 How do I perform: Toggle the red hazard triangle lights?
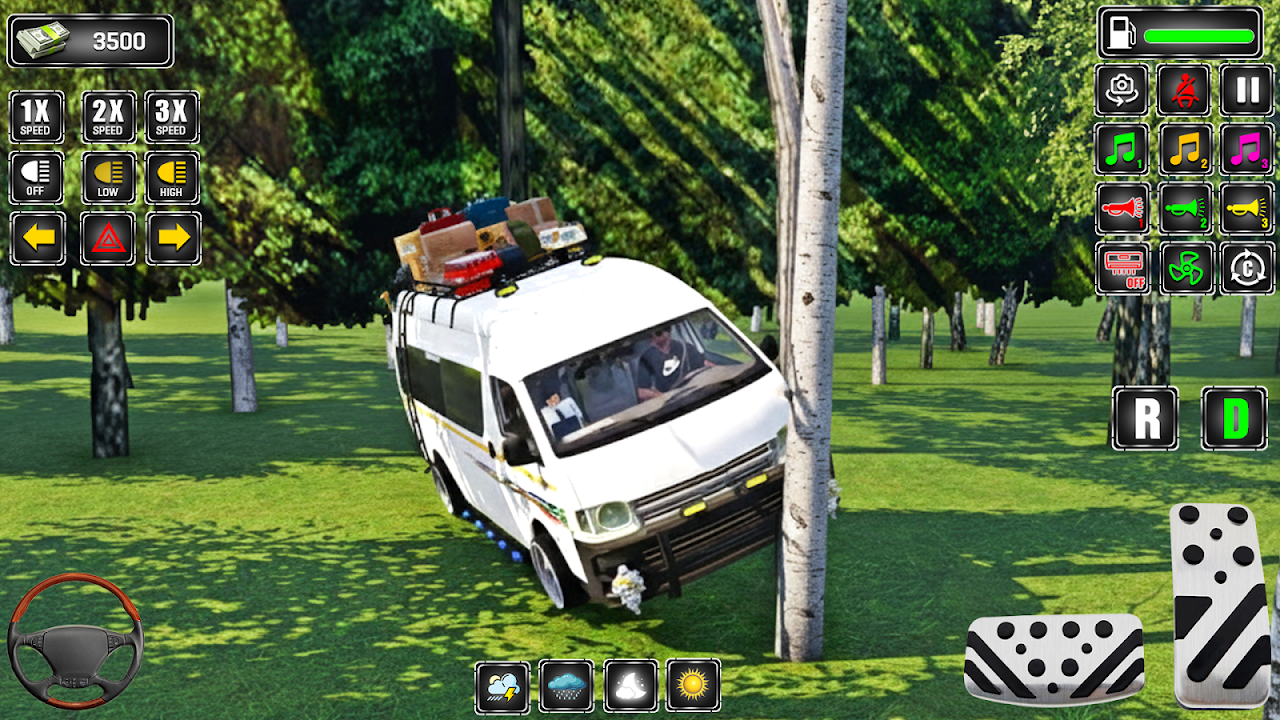(107, 238)
